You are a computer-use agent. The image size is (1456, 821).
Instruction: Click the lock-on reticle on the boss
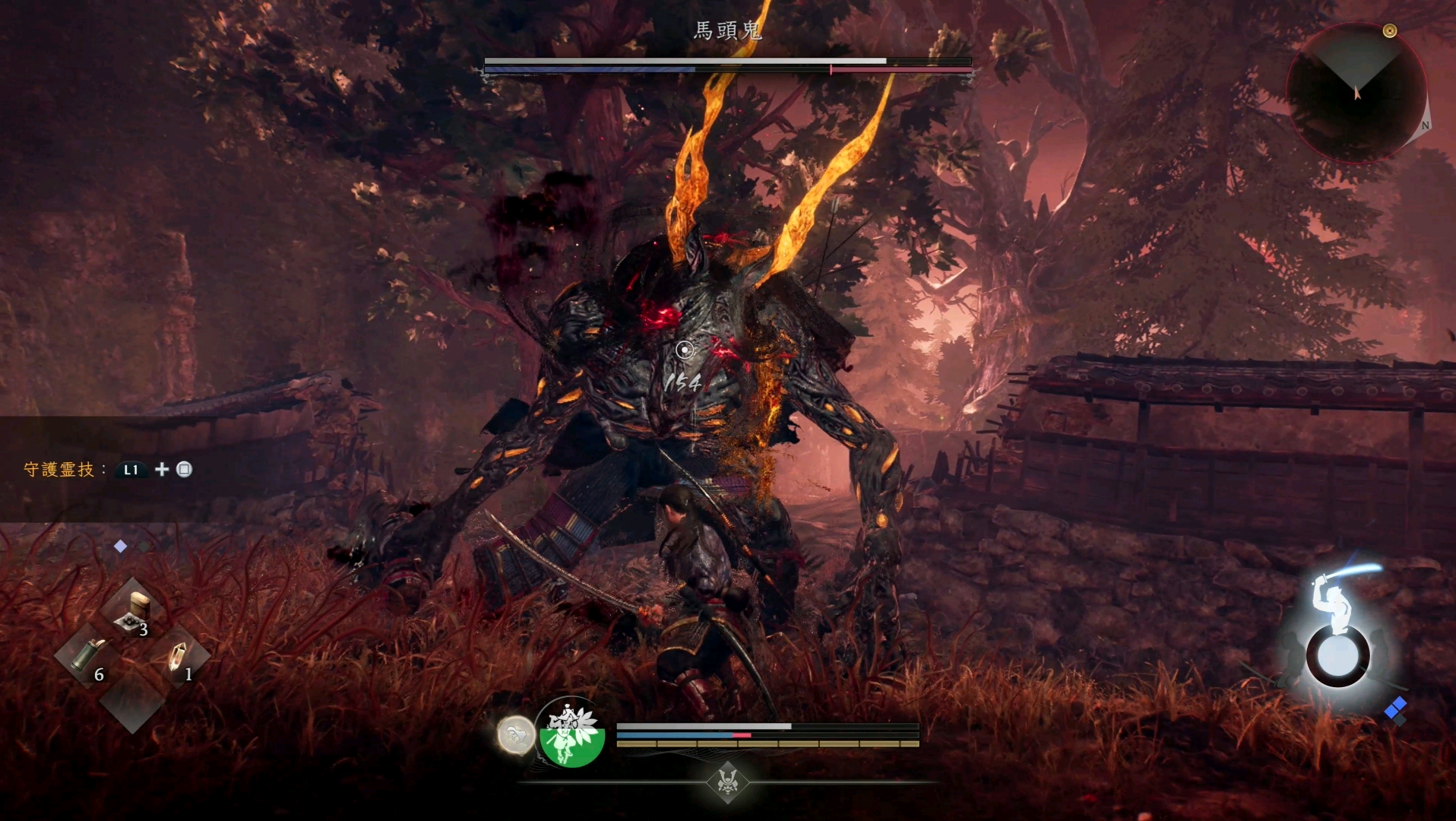pyautogui.click(x=685, y=350)
